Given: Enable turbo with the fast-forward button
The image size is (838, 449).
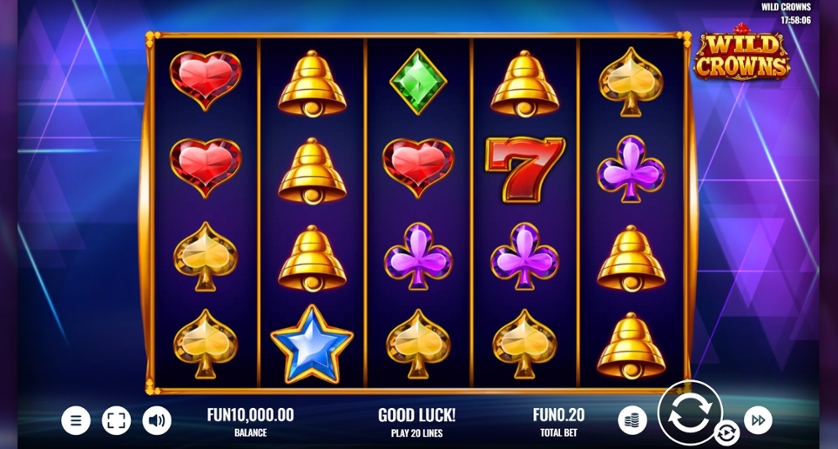Looking at the screenshot, I should click(x=758, y=420).
